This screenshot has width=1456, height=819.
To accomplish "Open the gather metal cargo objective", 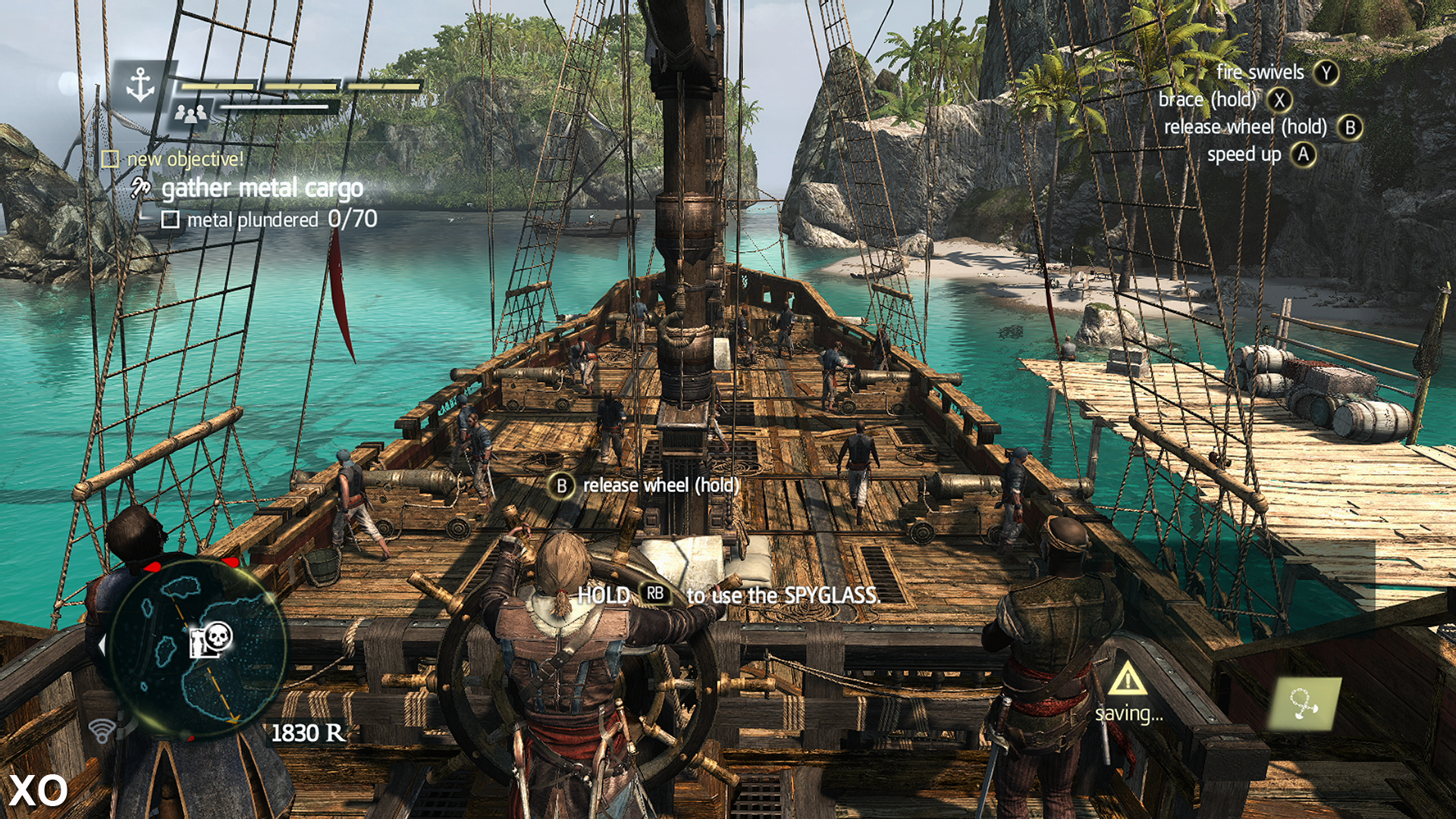I will [x=262, y=188].
